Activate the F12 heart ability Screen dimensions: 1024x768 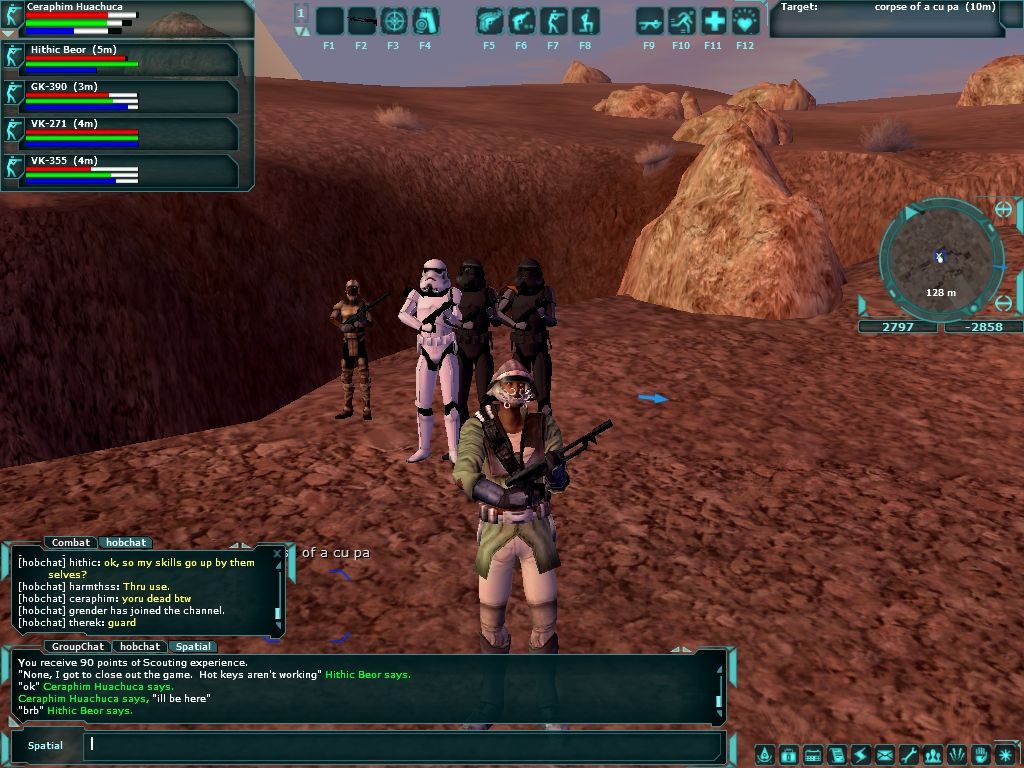pos(745,21)
